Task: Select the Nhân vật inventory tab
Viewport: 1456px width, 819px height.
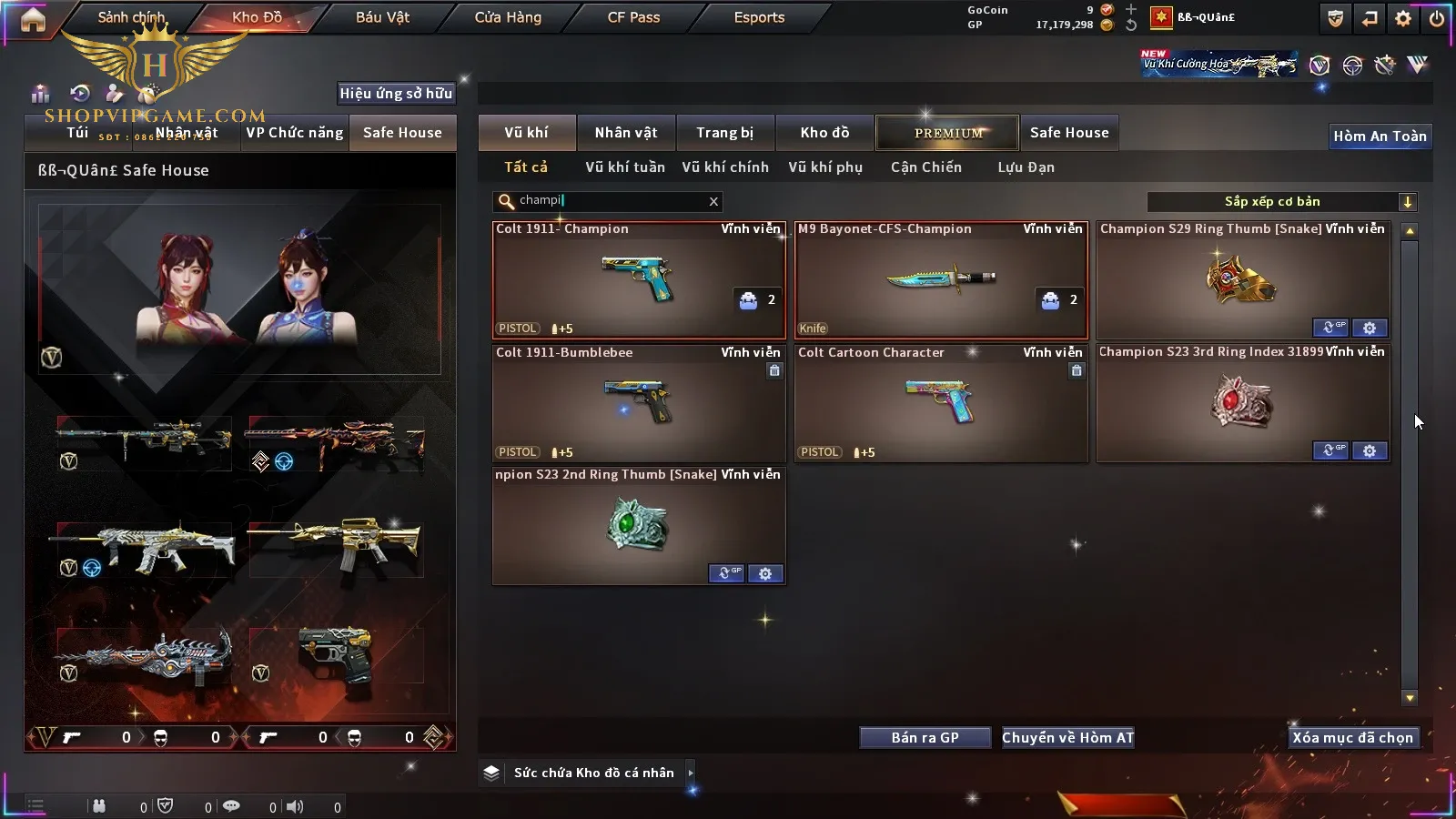Action: [x=626, y=133]
